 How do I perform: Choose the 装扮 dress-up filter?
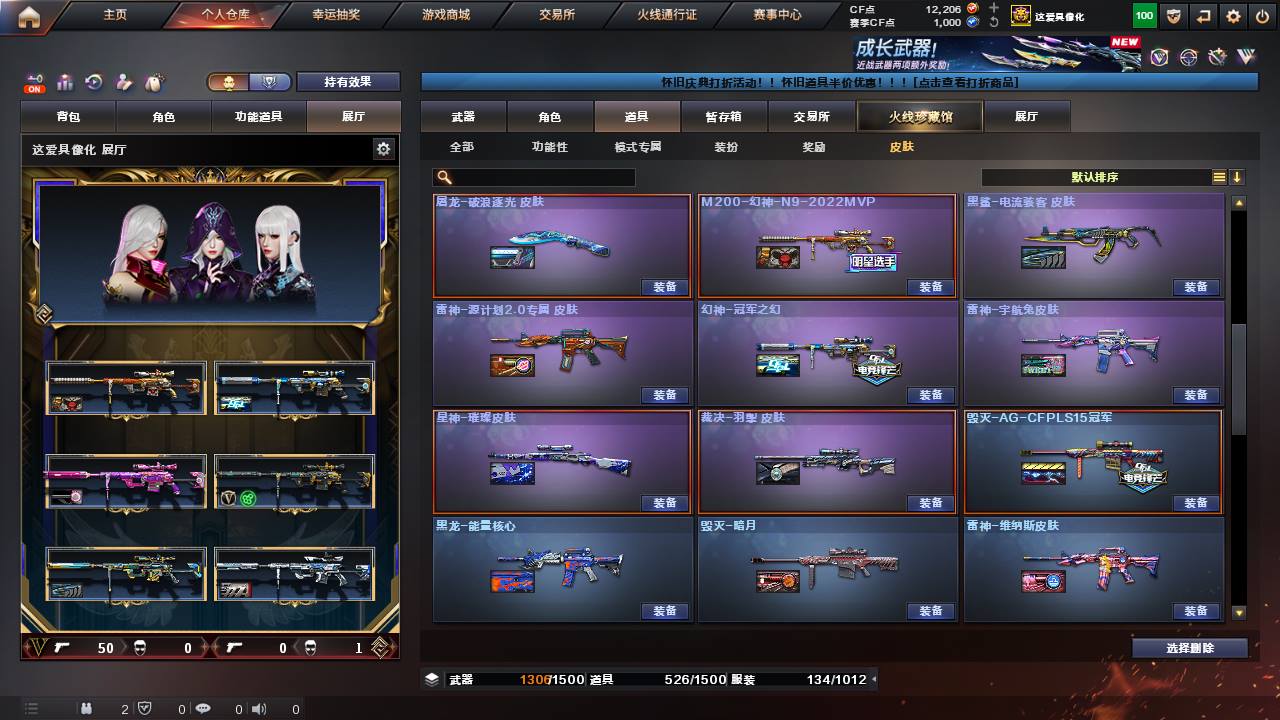point(726,147)
